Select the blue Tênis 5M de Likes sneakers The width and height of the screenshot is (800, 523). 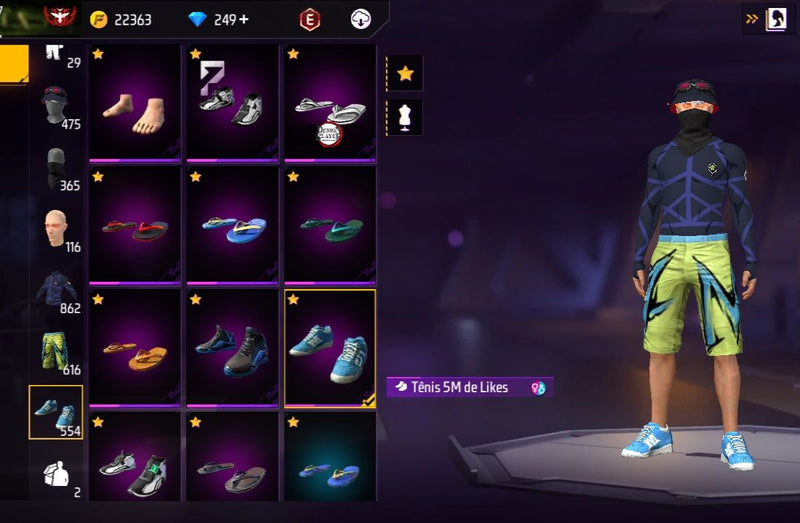click(x=330, y=349)
